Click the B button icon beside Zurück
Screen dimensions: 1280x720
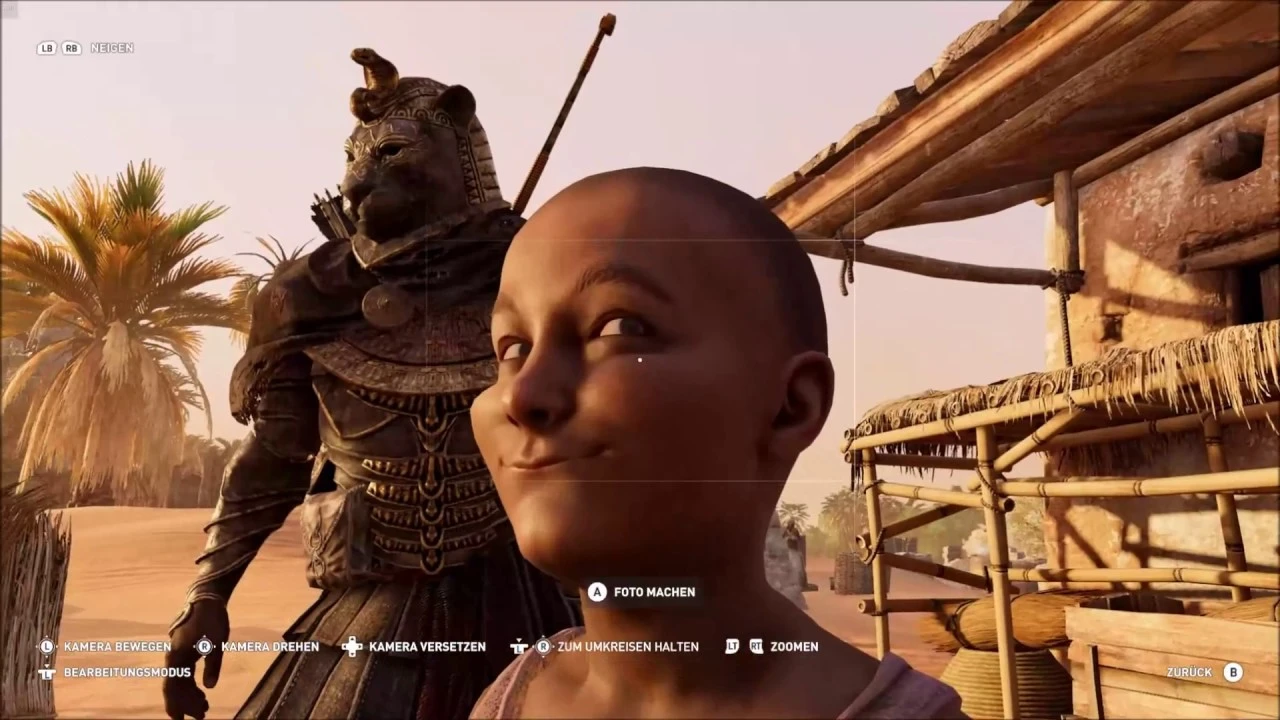click(x=1232, y=672)
